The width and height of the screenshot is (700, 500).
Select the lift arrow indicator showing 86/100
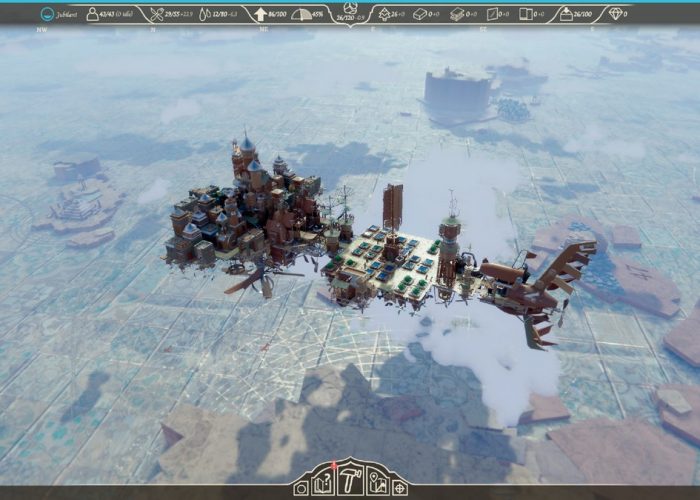[271, 15]
